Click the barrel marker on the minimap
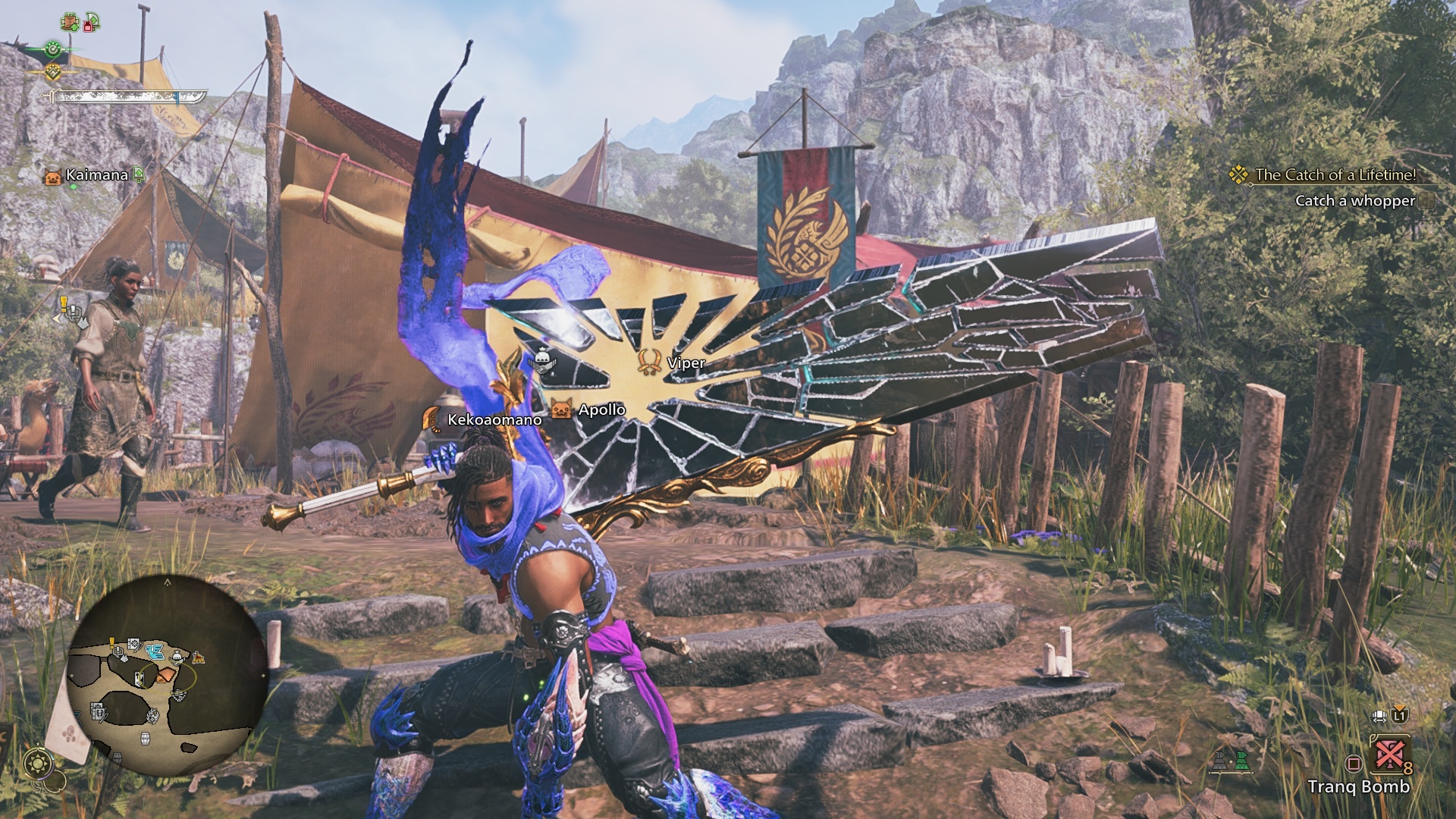The height and width of the screenshot is (819, 1456). coord(144,739)
